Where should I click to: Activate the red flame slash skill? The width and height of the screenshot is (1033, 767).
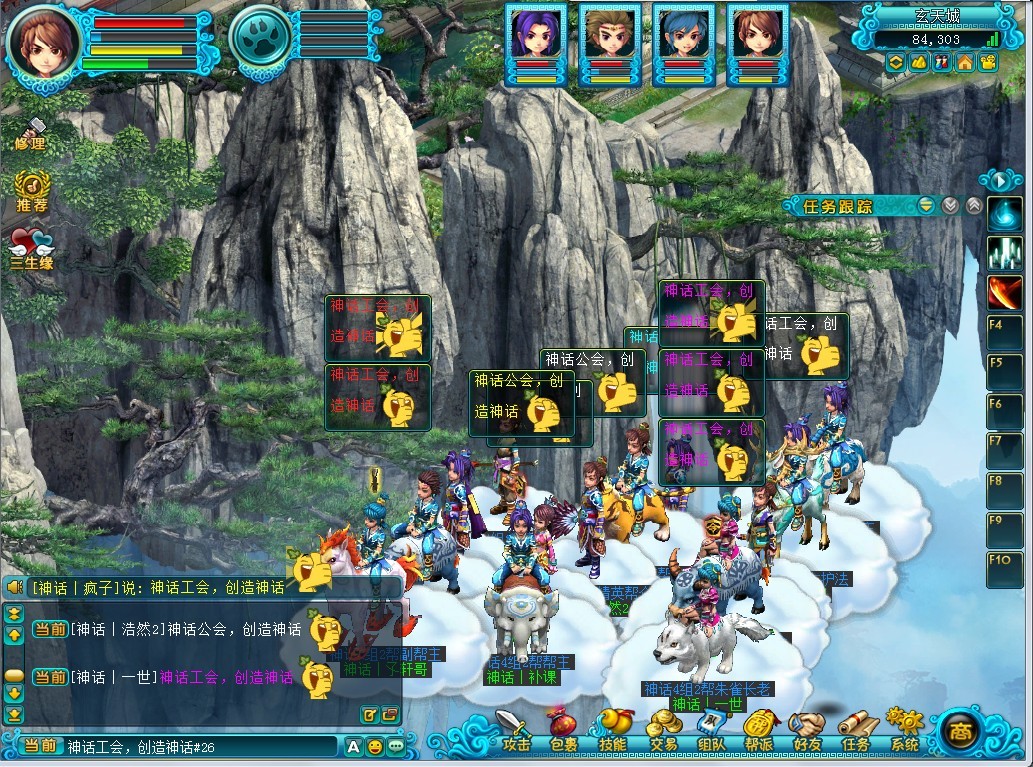[1004, 292]
